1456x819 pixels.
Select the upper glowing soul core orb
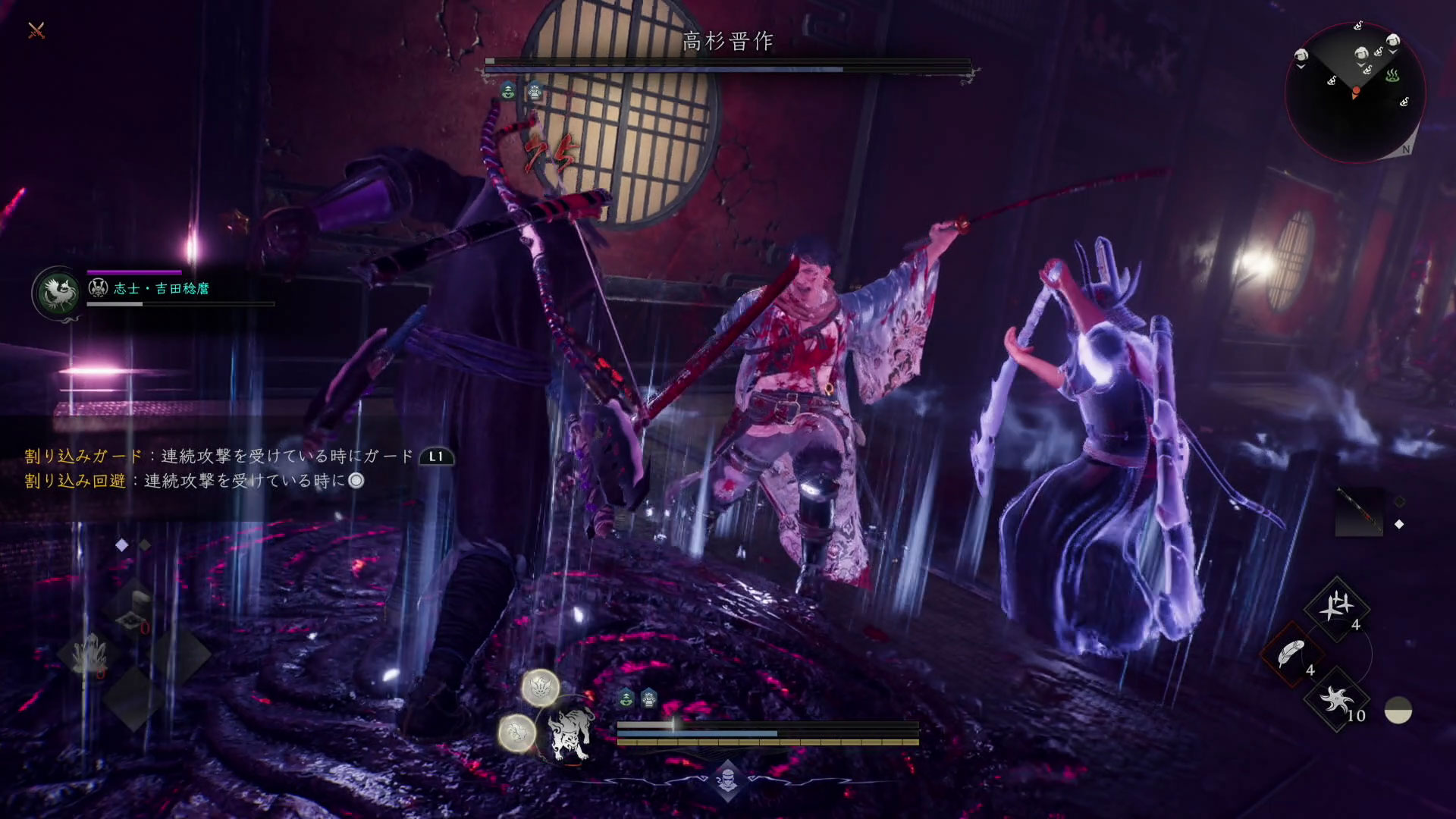pos(541,687)
